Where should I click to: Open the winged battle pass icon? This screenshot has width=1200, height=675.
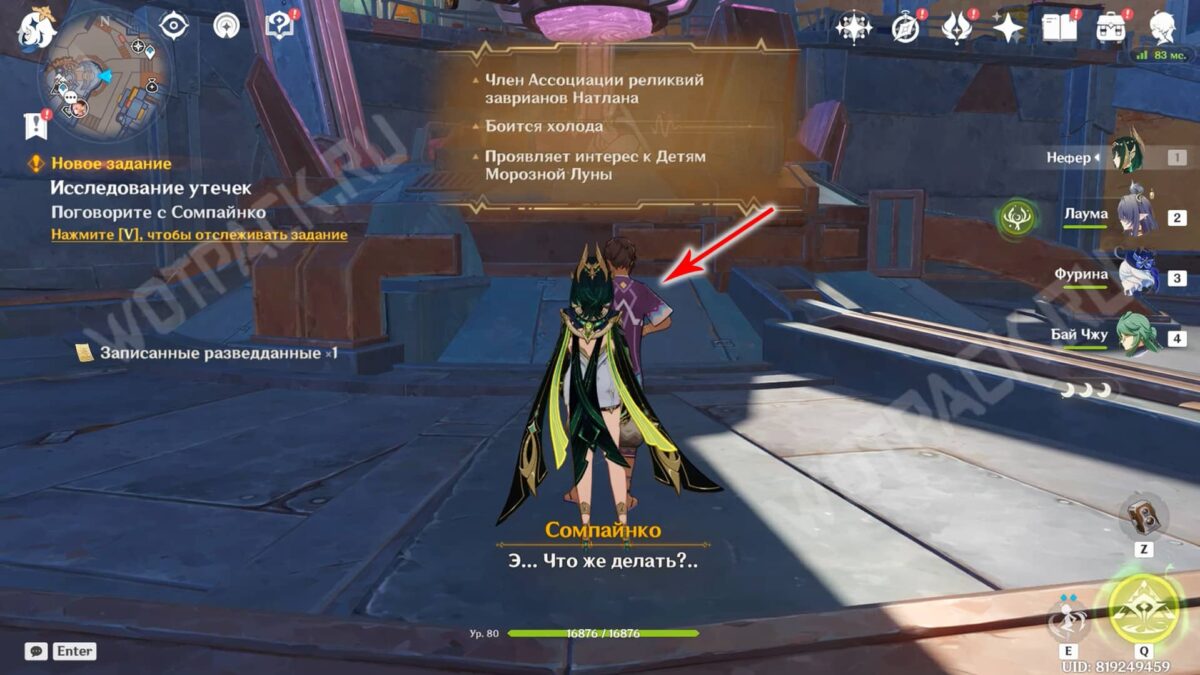(957, 27)
